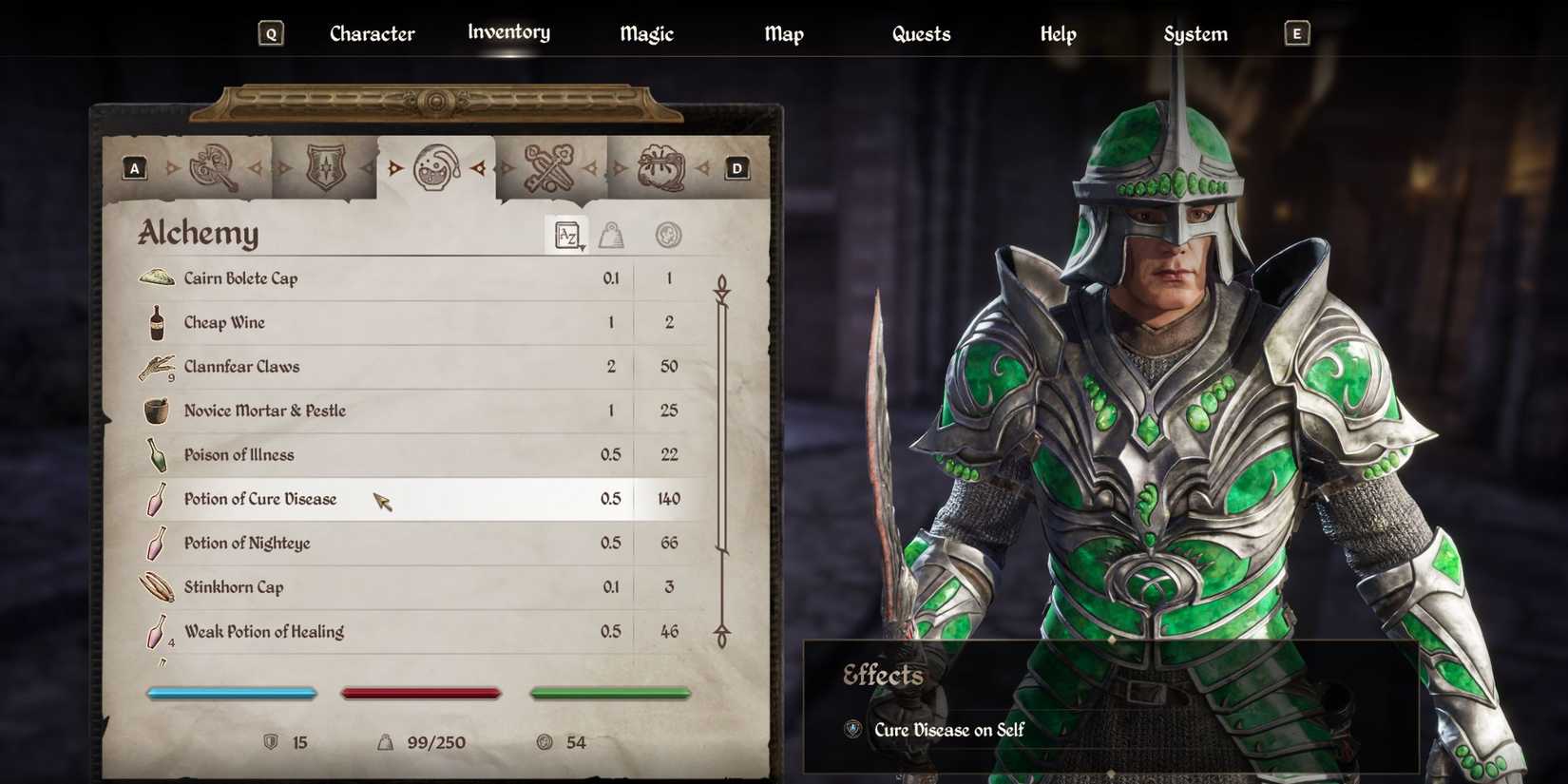Image resolution: width=1568 pixels, height=784 pixels.
Task: Select the Quests menu item
Action: point(920,33)
